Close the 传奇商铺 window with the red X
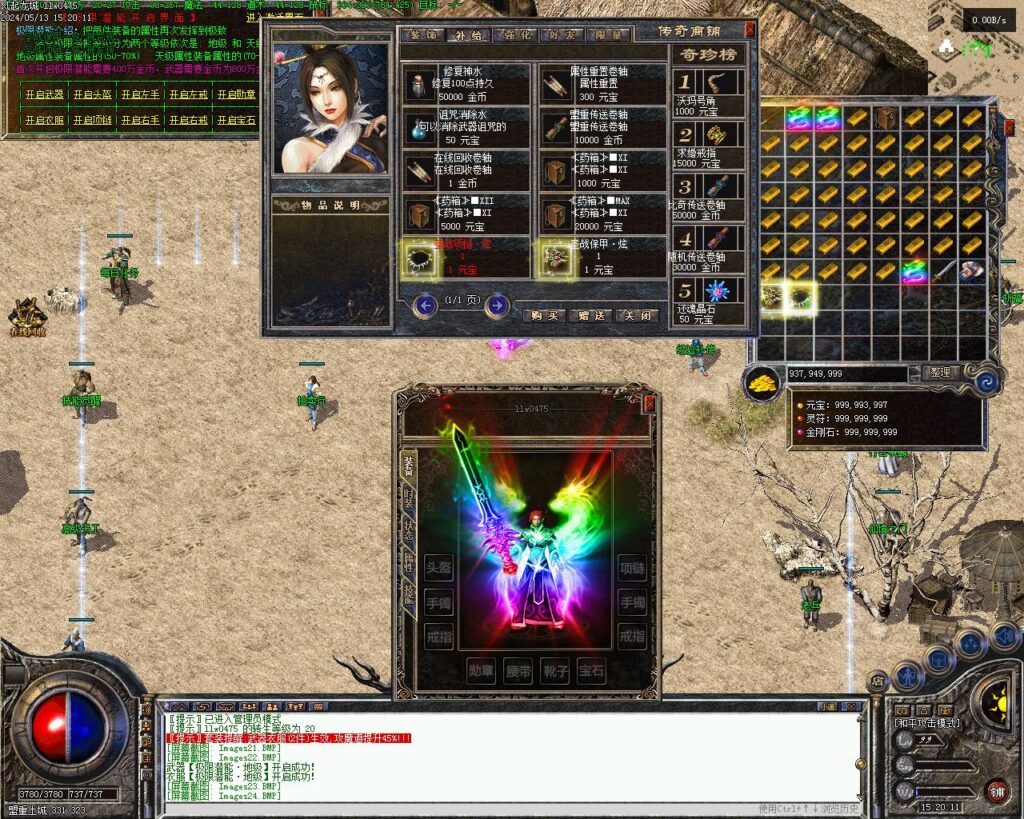The height and width of the screenshot is (819, 1024). (x=750, y=30)
